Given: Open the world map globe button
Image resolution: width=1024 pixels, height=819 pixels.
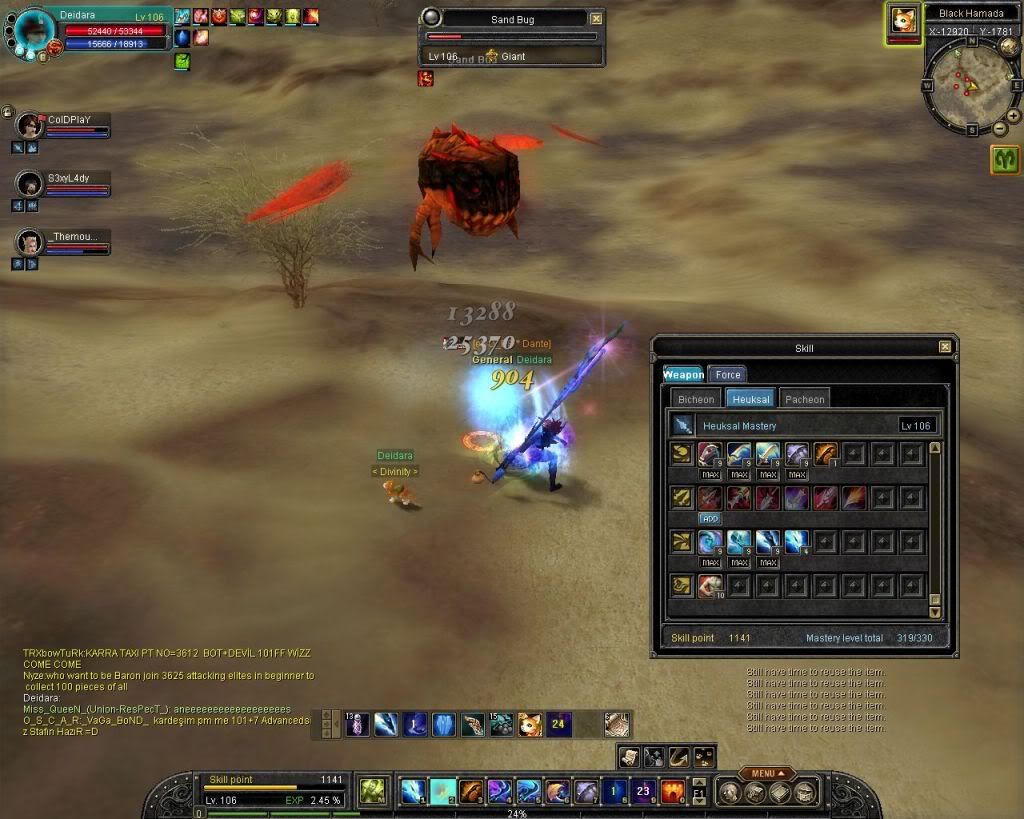Looking at the screenshot, I should coord(1010,46).
